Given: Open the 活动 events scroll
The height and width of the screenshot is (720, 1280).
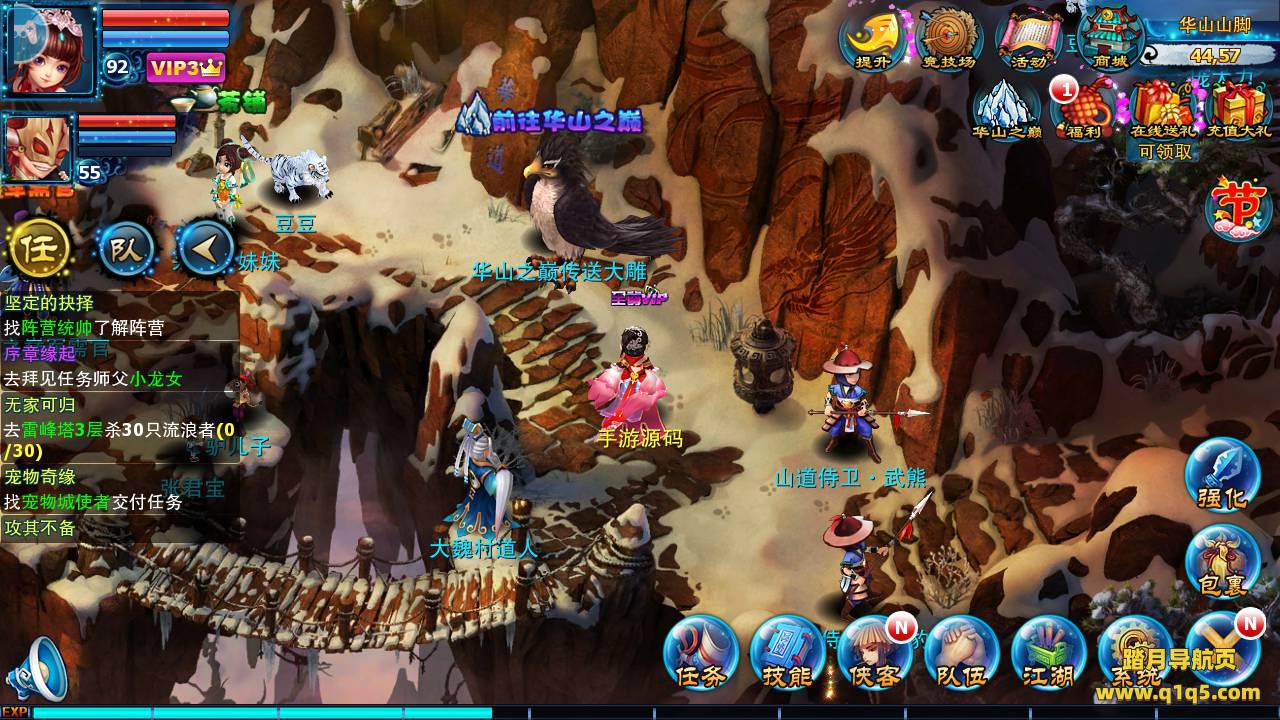Looking at the screenshot, I should (1029, 39).
